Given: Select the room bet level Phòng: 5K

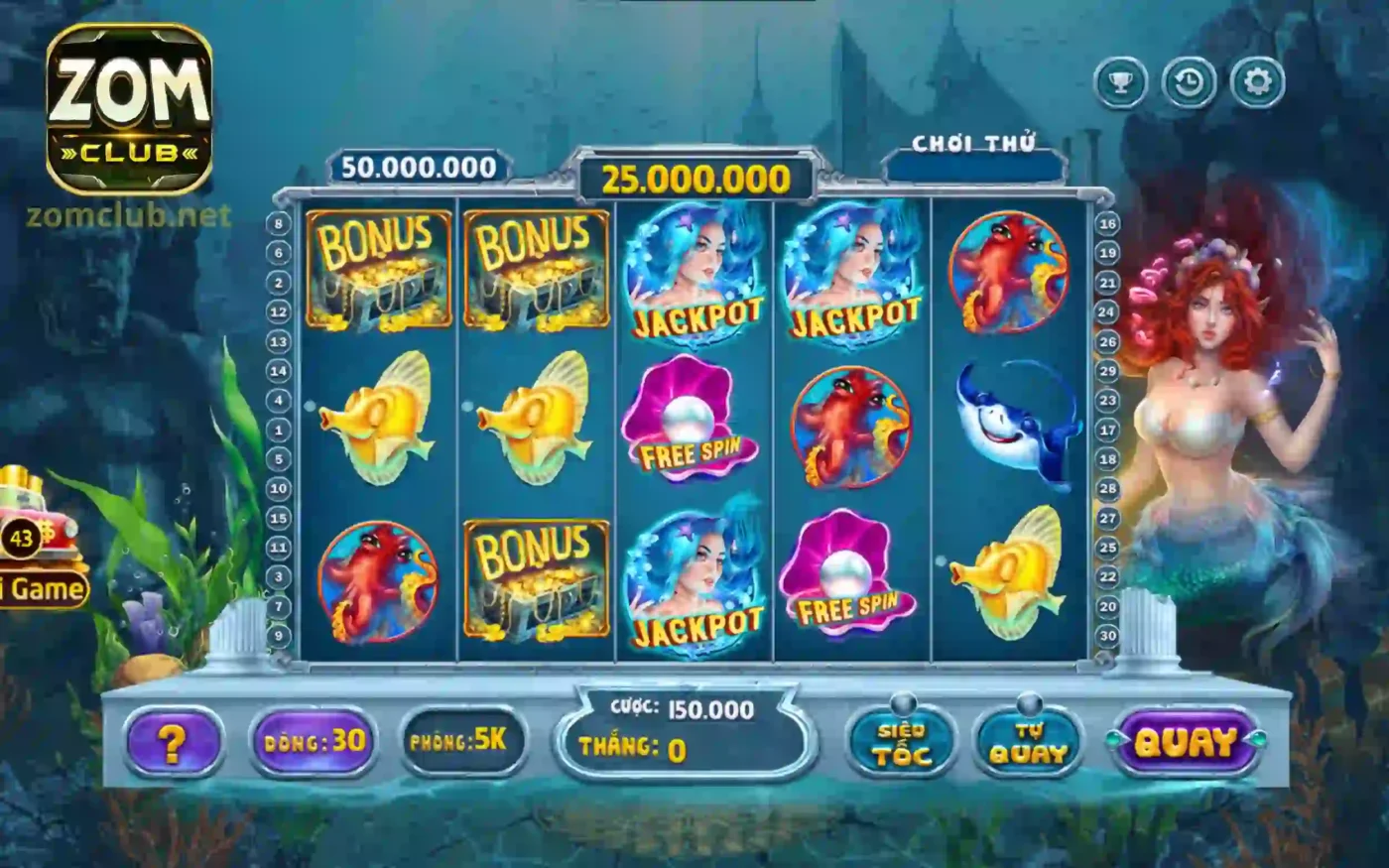Looking at the screenshot, I should pos(462,741).
